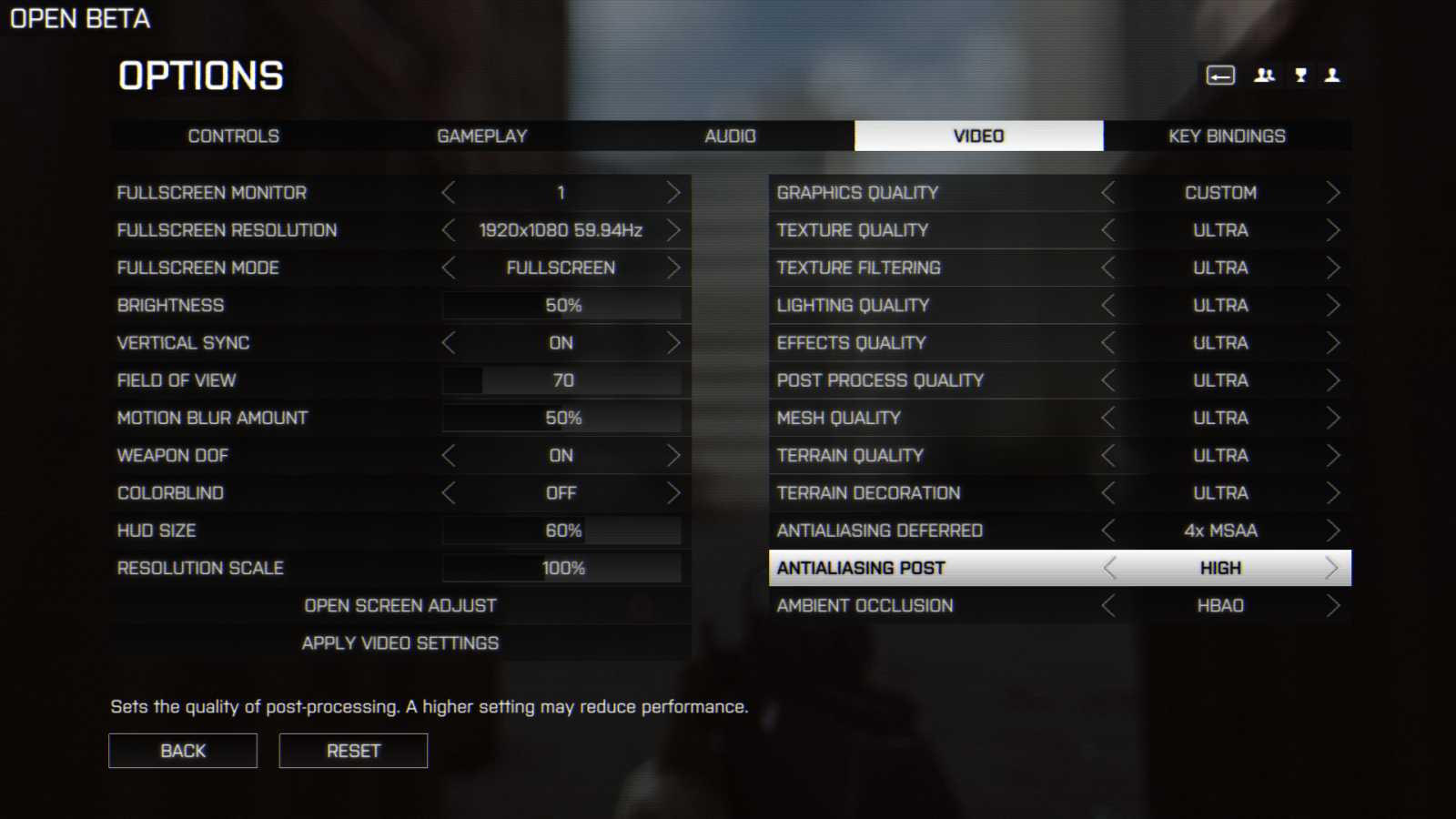Toggle Vertical Sync off
Viewport: 1456px width, 819px height.
tap(674, 343)
